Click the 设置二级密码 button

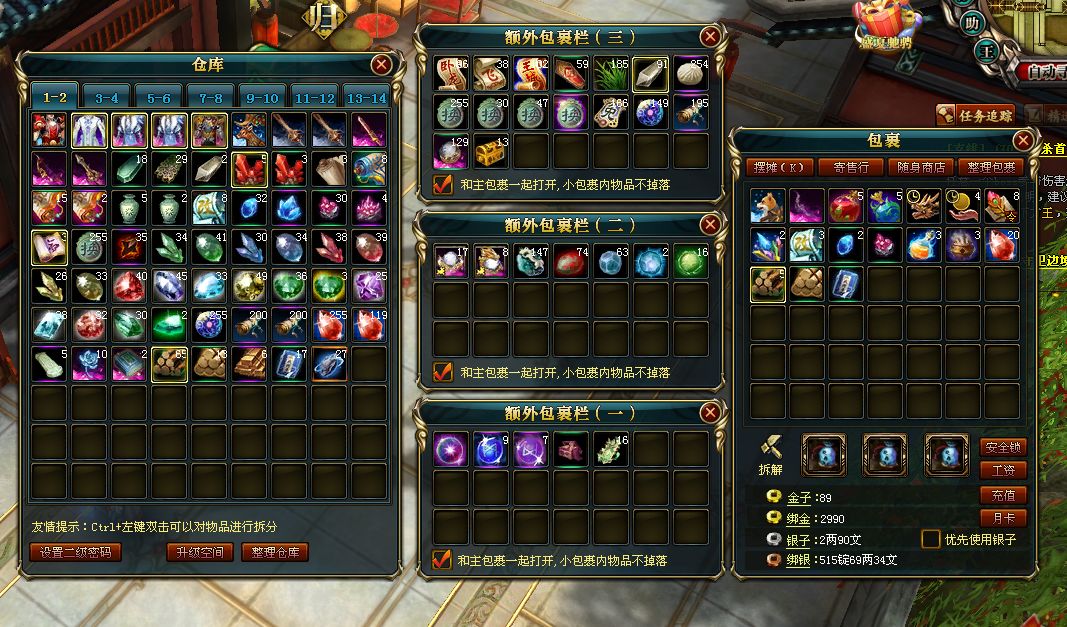pos(76,552)
